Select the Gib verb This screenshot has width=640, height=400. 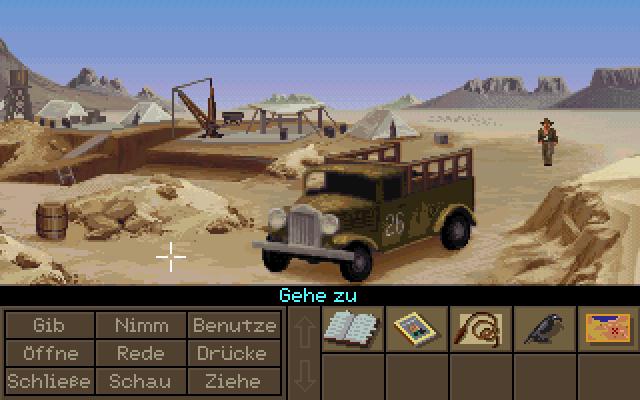(x=48, y=325)
